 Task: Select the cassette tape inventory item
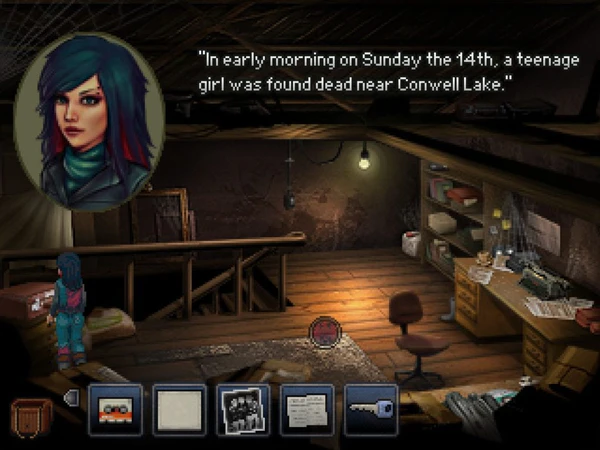pos(115,410)
